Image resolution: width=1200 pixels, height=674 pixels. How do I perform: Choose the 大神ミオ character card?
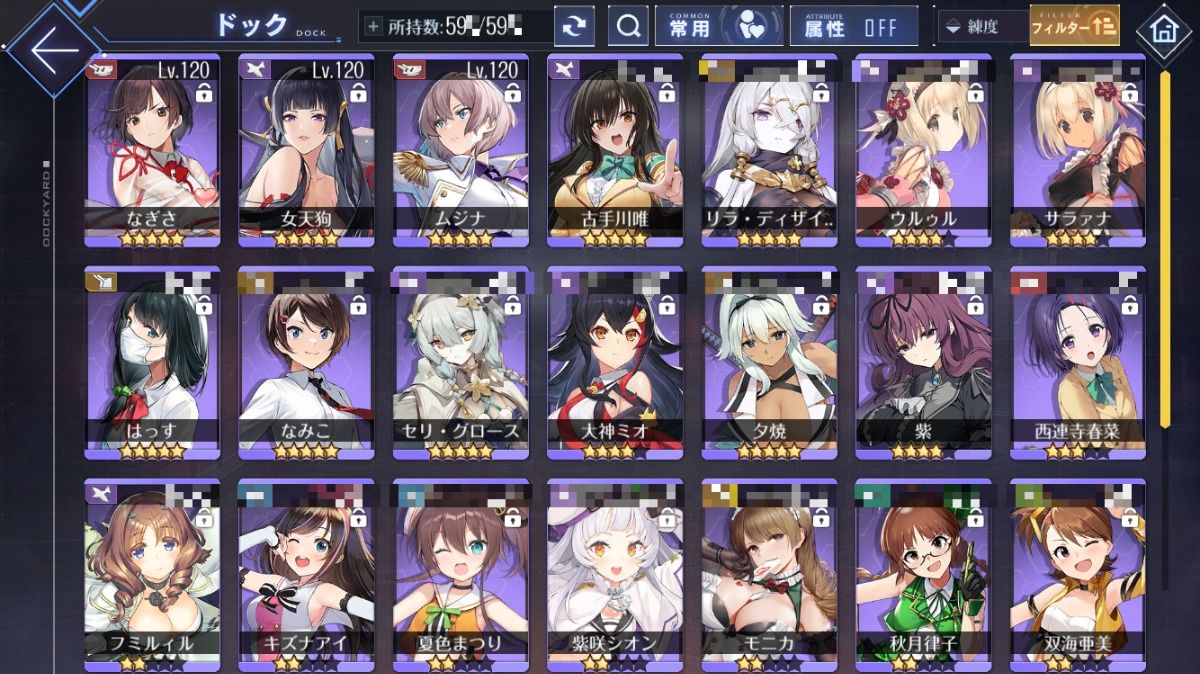pyautogui.click(x=615, y=362)
